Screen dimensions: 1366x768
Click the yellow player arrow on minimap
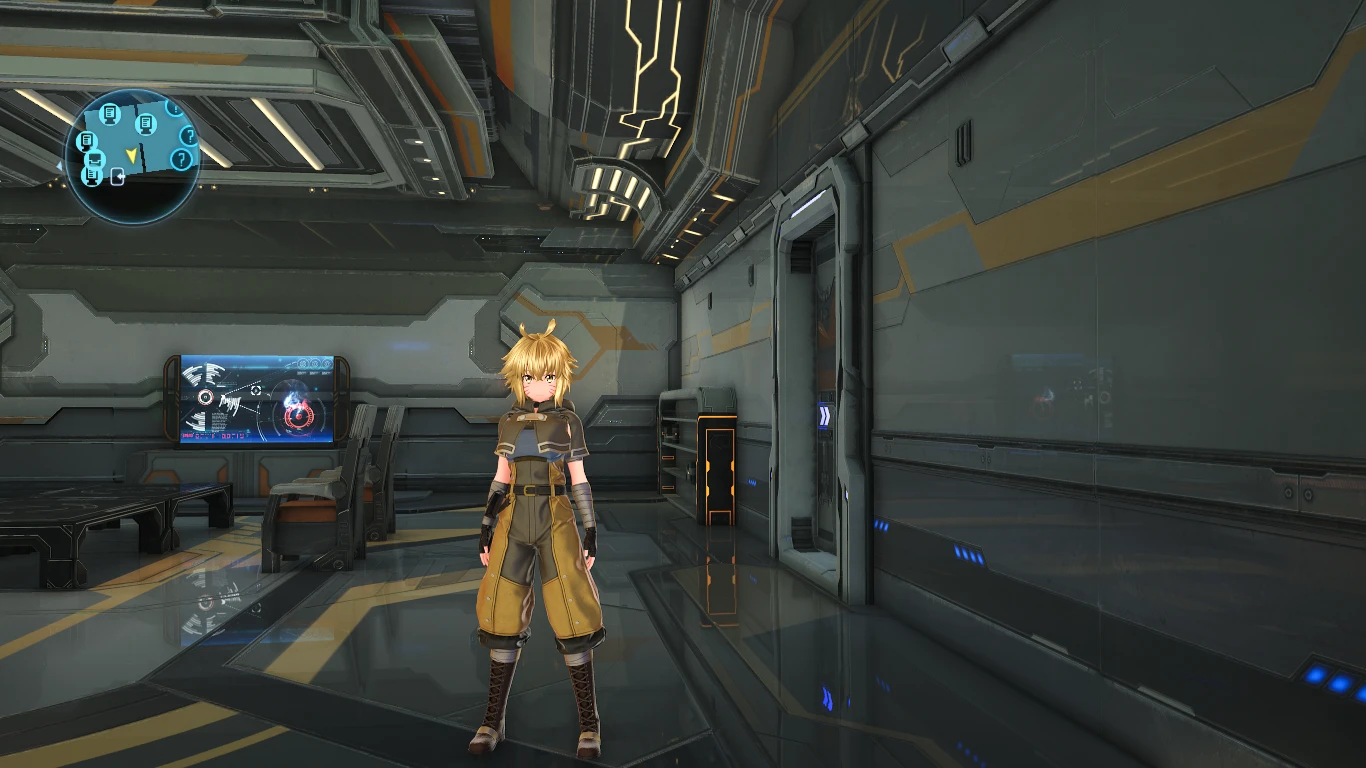tap(131, 154)
